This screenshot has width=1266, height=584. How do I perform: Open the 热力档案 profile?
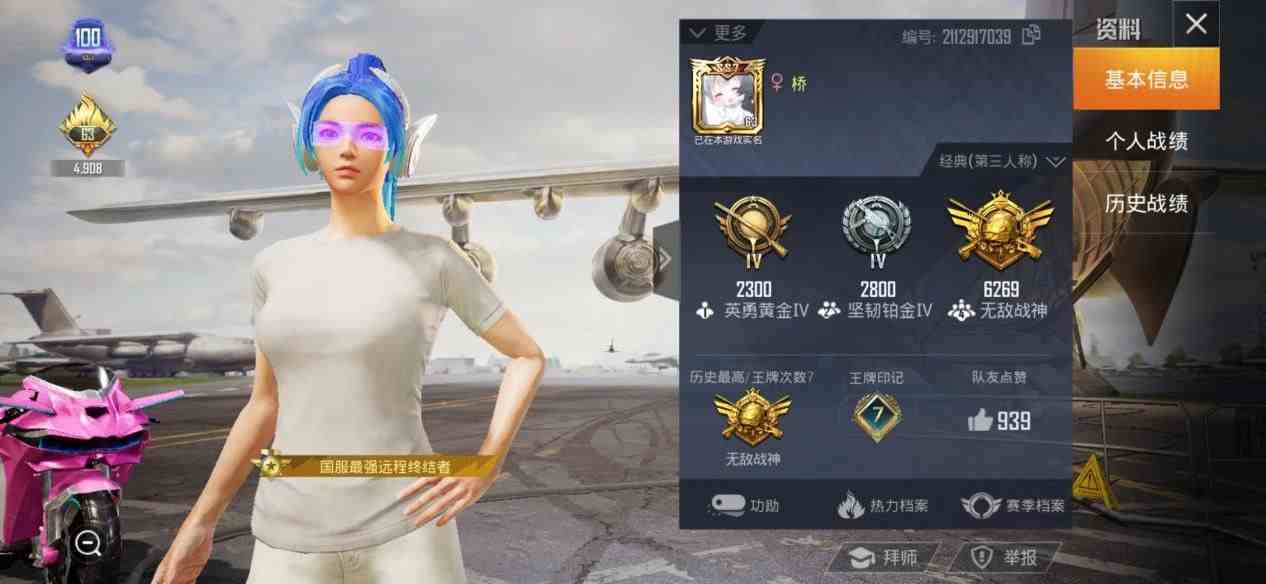point(882,505)
